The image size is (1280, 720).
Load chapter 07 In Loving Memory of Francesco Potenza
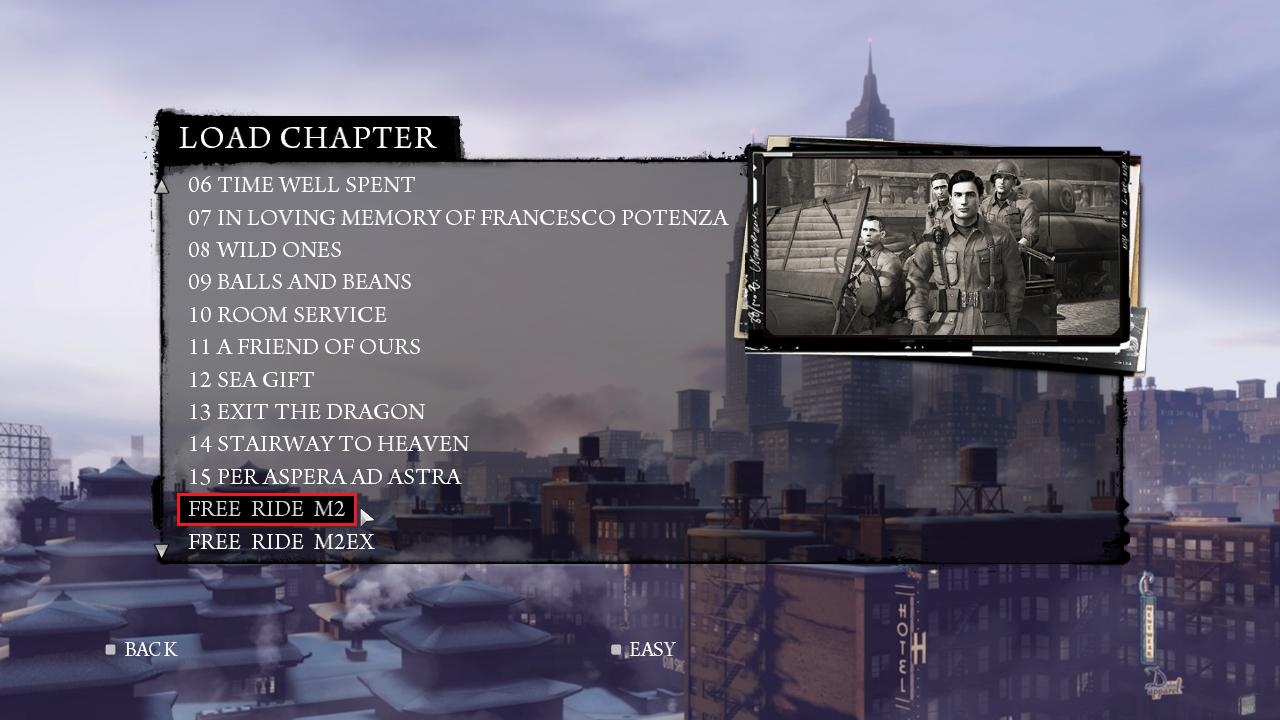(x=457, y=217)
